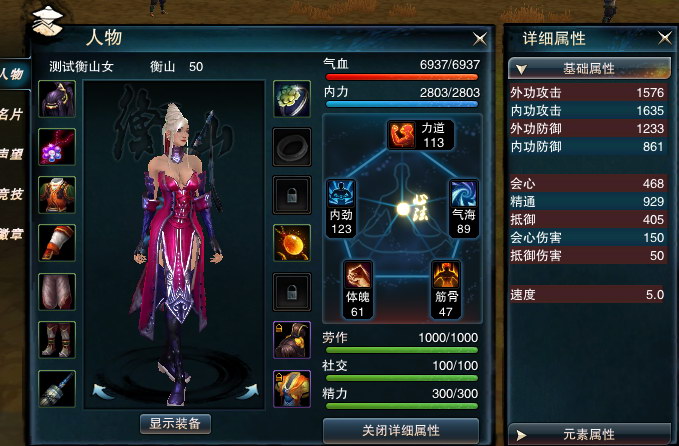The height and width of the screenshot is (446, 679).
Task: Click the 显示装备 show equipment button
Action: point(175,423)
